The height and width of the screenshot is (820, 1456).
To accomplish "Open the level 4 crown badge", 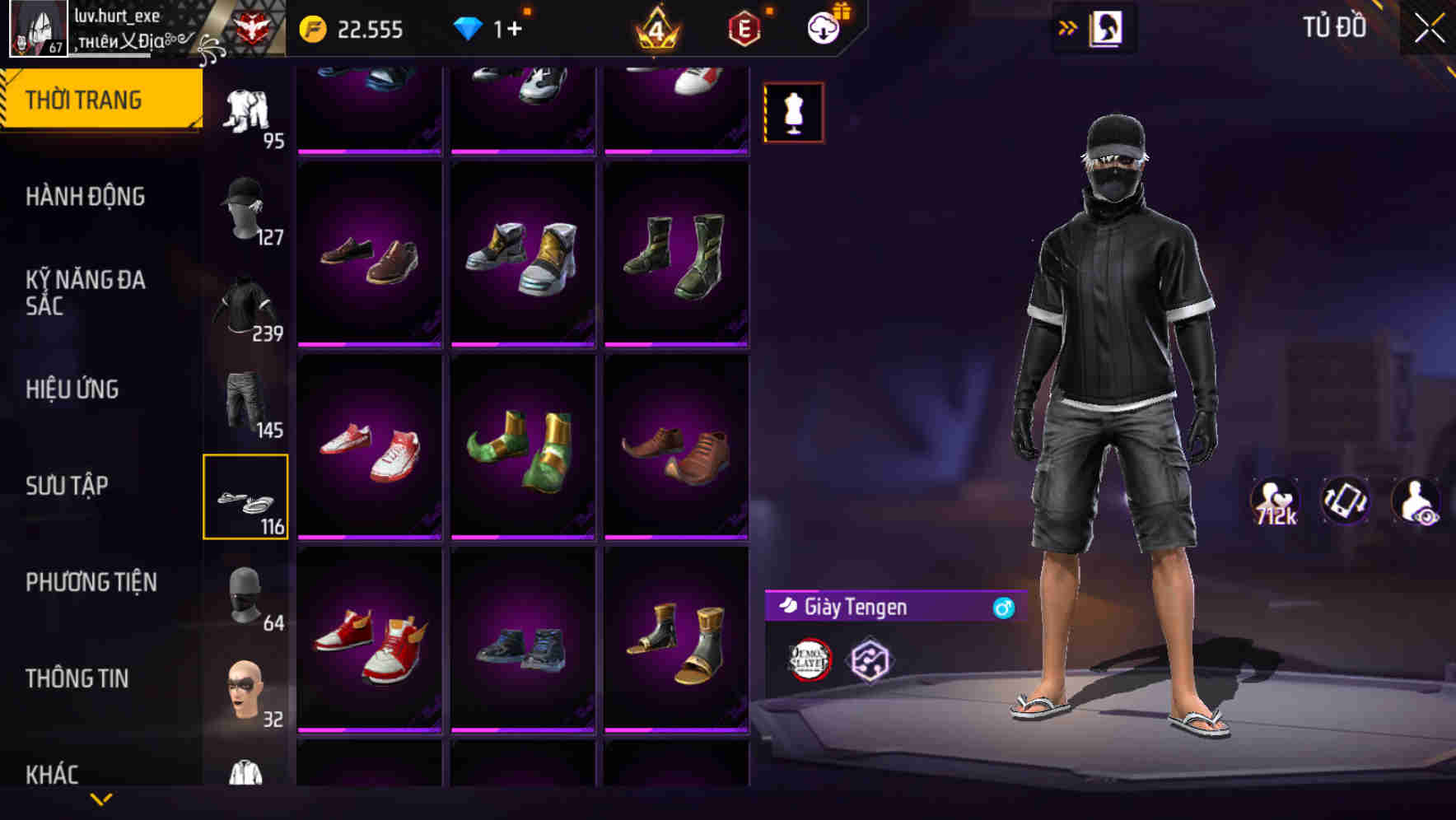I will (x=659, y=27).
